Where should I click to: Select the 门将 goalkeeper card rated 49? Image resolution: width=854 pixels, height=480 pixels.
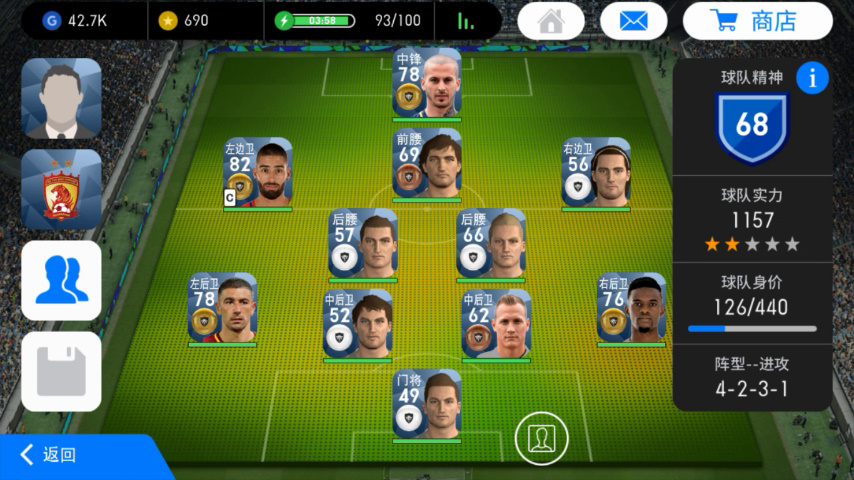tap(427, 404)
